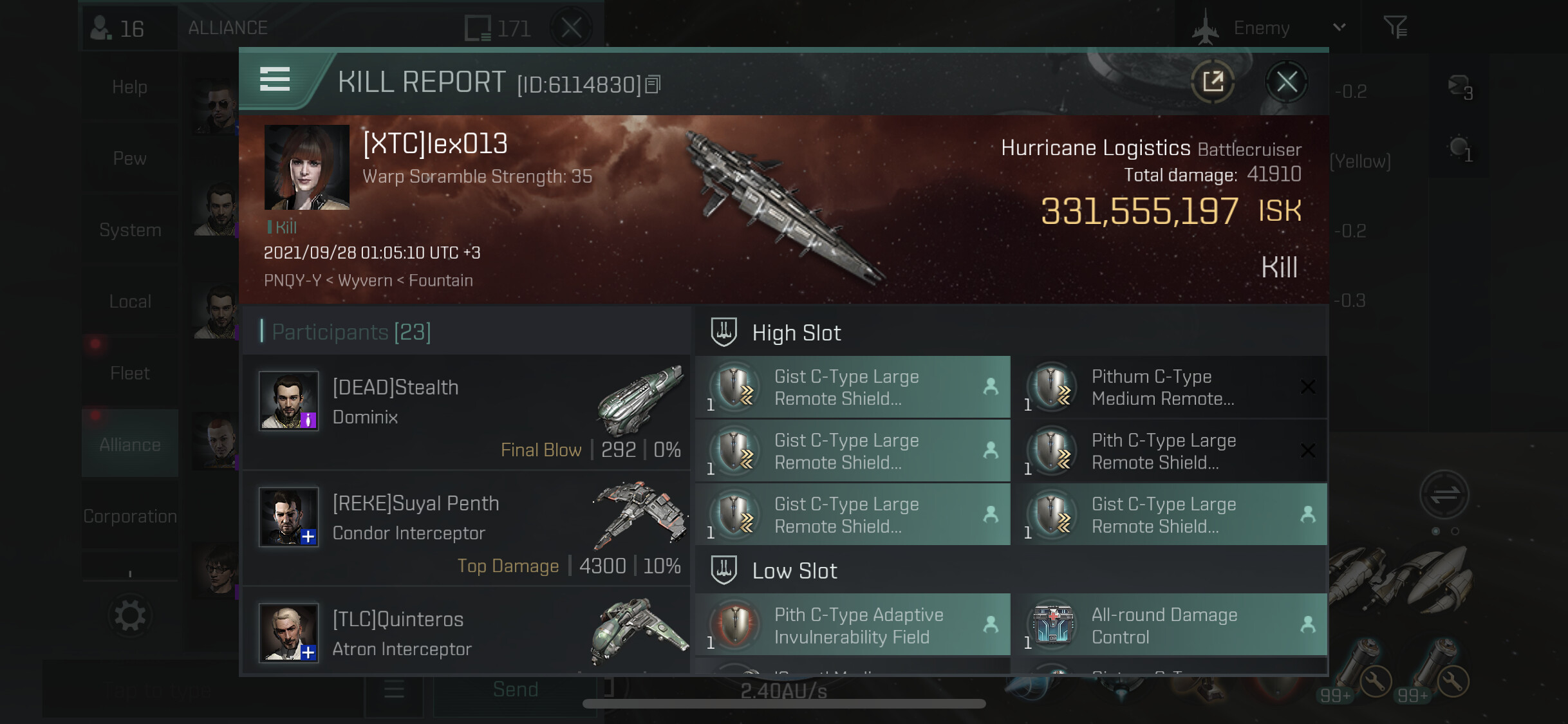Switch to the Corporation chat channel

click(130, 516)
